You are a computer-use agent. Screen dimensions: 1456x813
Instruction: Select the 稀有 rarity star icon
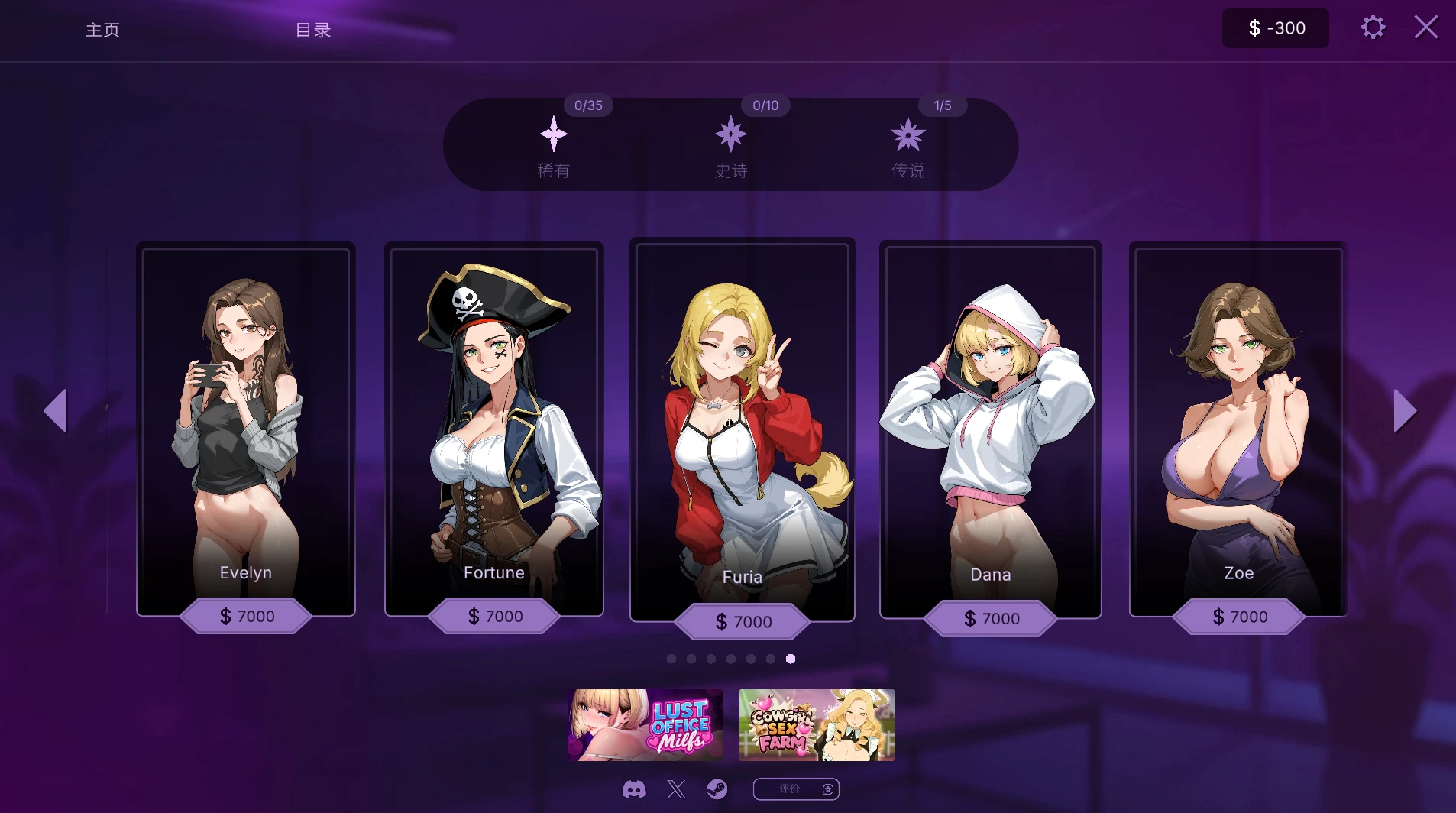554,134
